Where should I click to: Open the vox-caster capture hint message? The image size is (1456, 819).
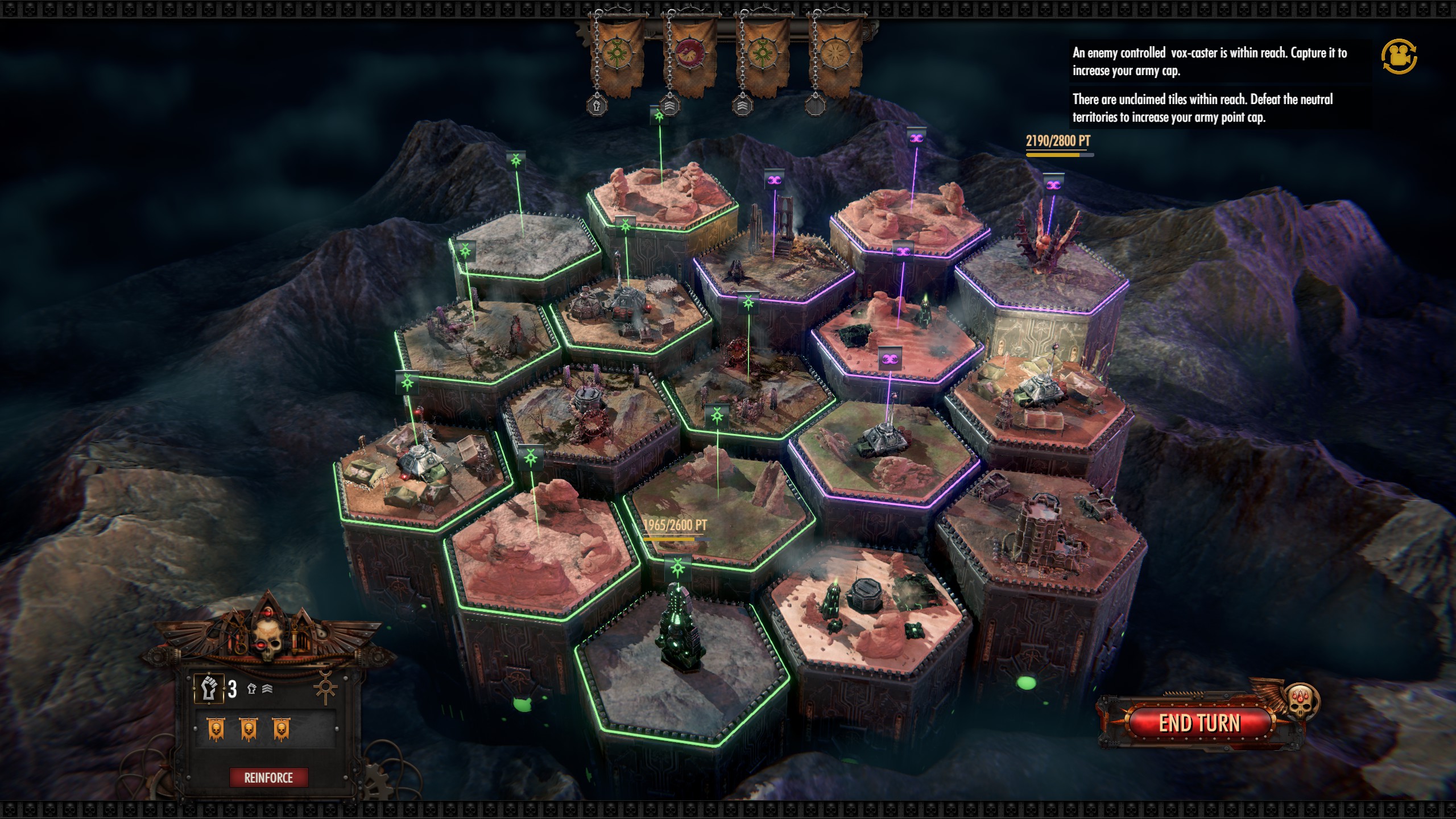[1209, 61]
